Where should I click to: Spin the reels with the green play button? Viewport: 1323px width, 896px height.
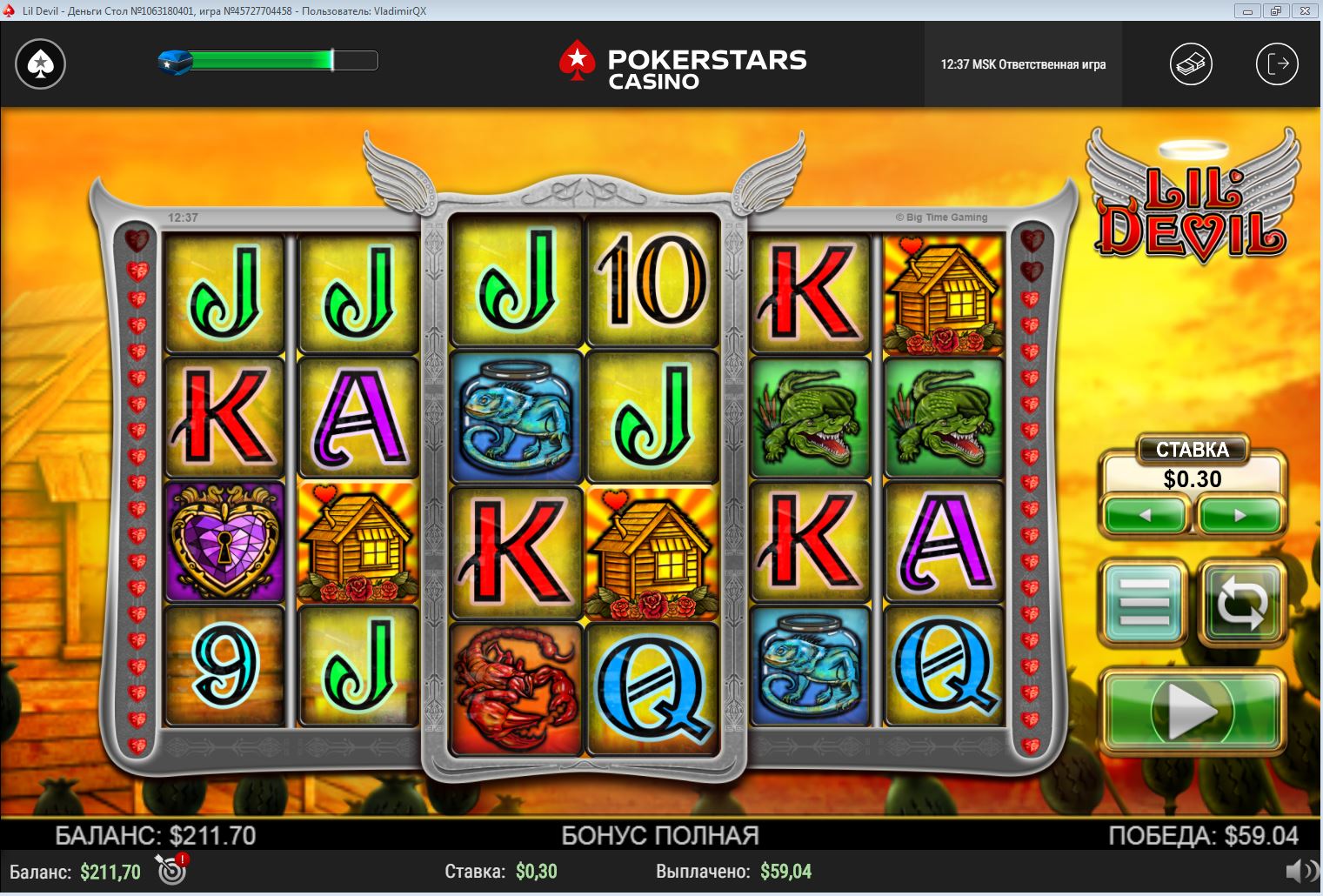(1193, 711)
